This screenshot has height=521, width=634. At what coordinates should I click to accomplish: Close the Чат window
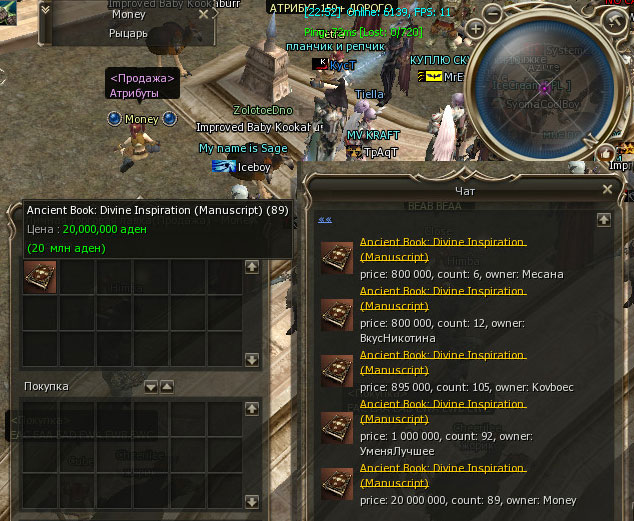608,188
